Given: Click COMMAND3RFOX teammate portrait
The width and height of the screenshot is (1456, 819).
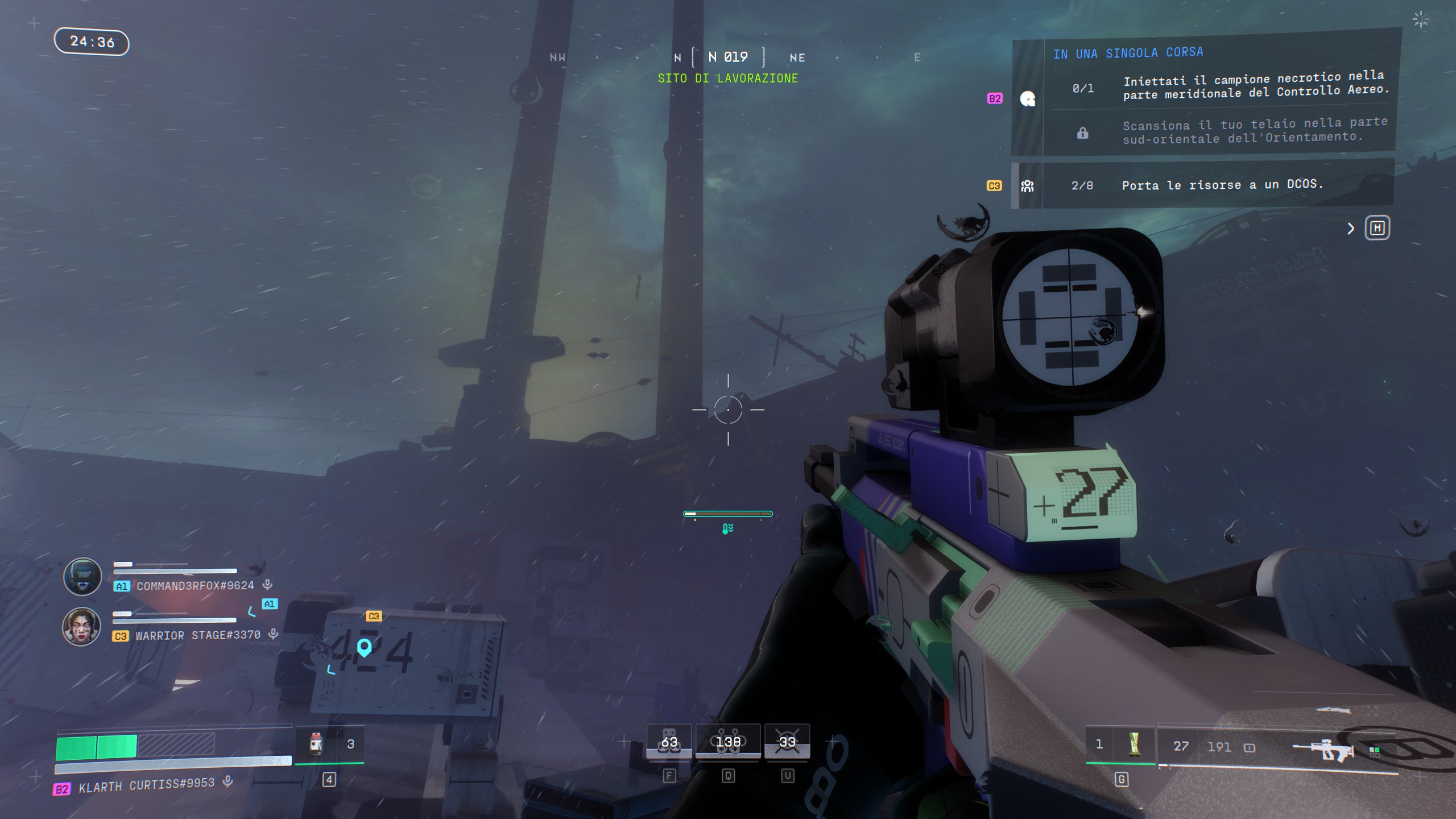Looking at the screenshot, I should pyautogui.click(x=82, y=577).
